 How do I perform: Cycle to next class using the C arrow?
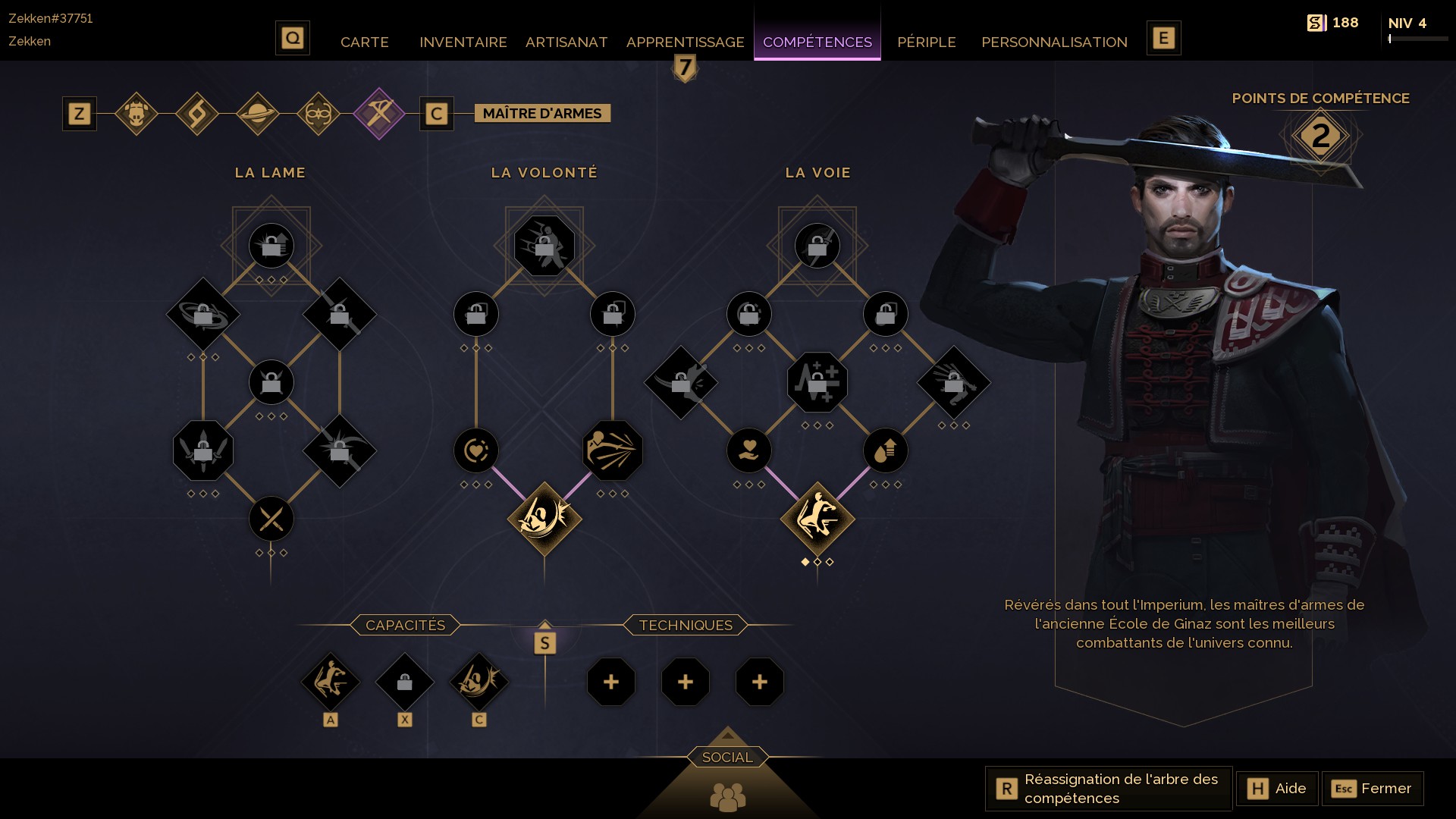click(436, 113)
